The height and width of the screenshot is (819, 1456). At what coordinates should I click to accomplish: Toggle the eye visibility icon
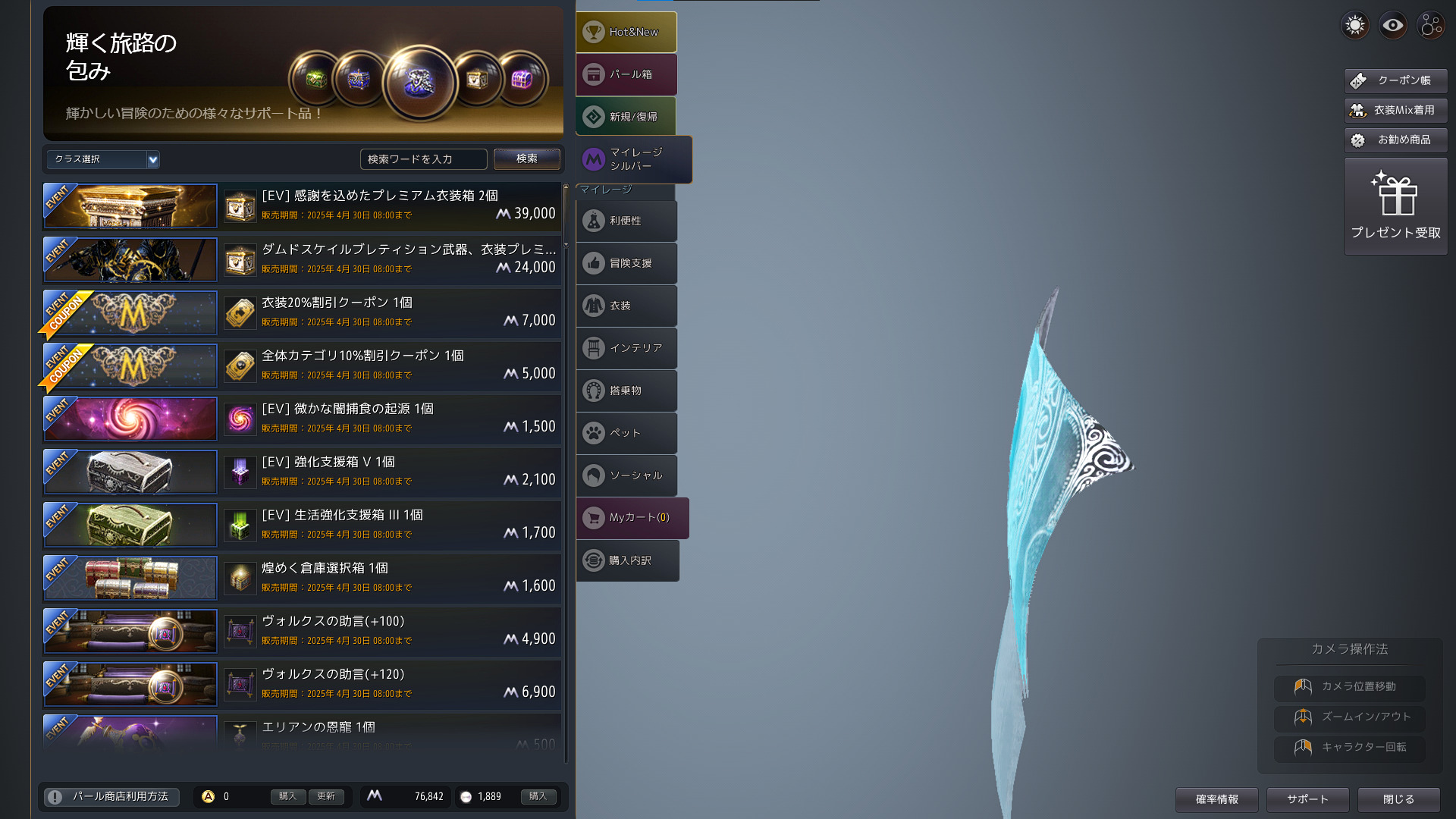coord(1392,25)
